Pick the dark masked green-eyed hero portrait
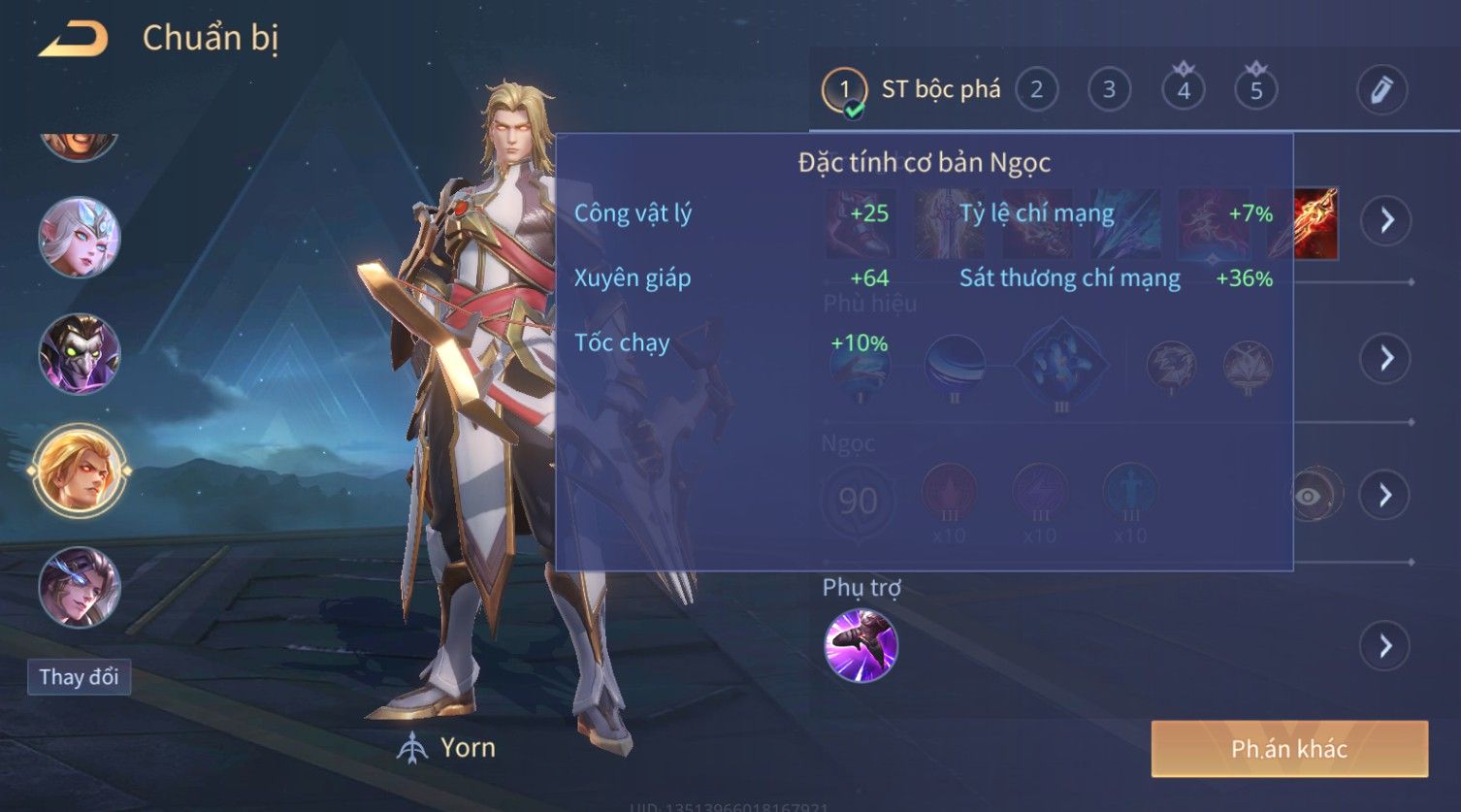The image size is (1461, 812). click(x=80, y=354)
